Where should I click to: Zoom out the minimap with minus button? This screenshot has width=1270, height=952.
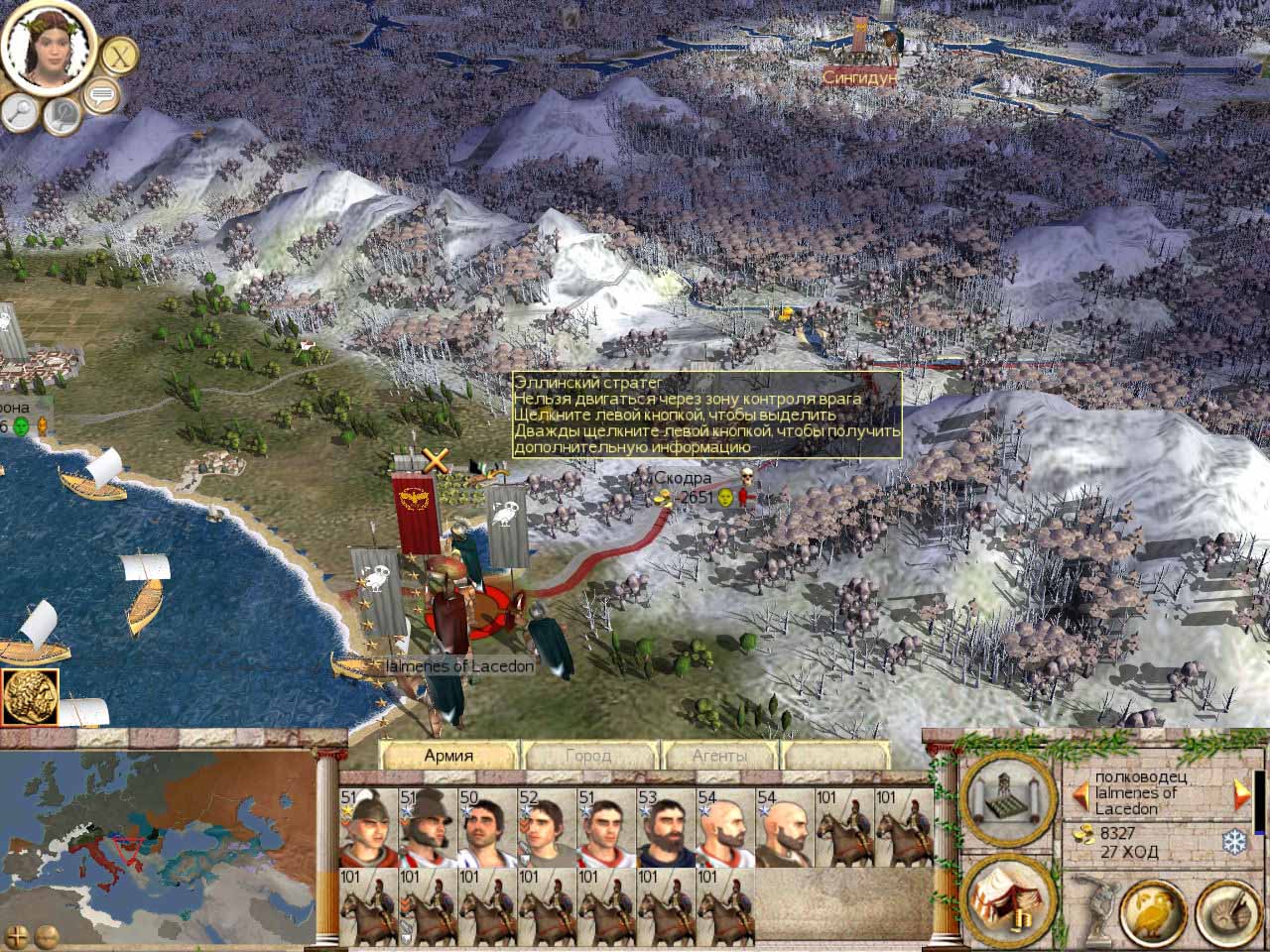[45, 935]
